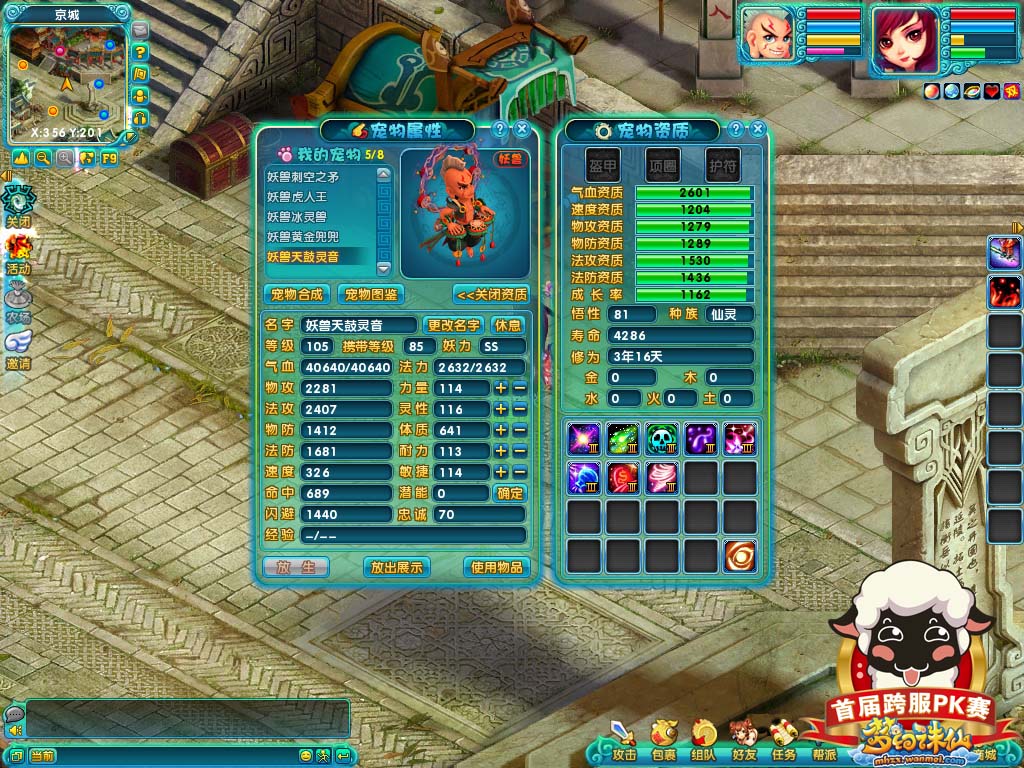Open the 宠物合成 pet fusion button
This screenshot has width=1024, height=768.
tap(297, 294)
